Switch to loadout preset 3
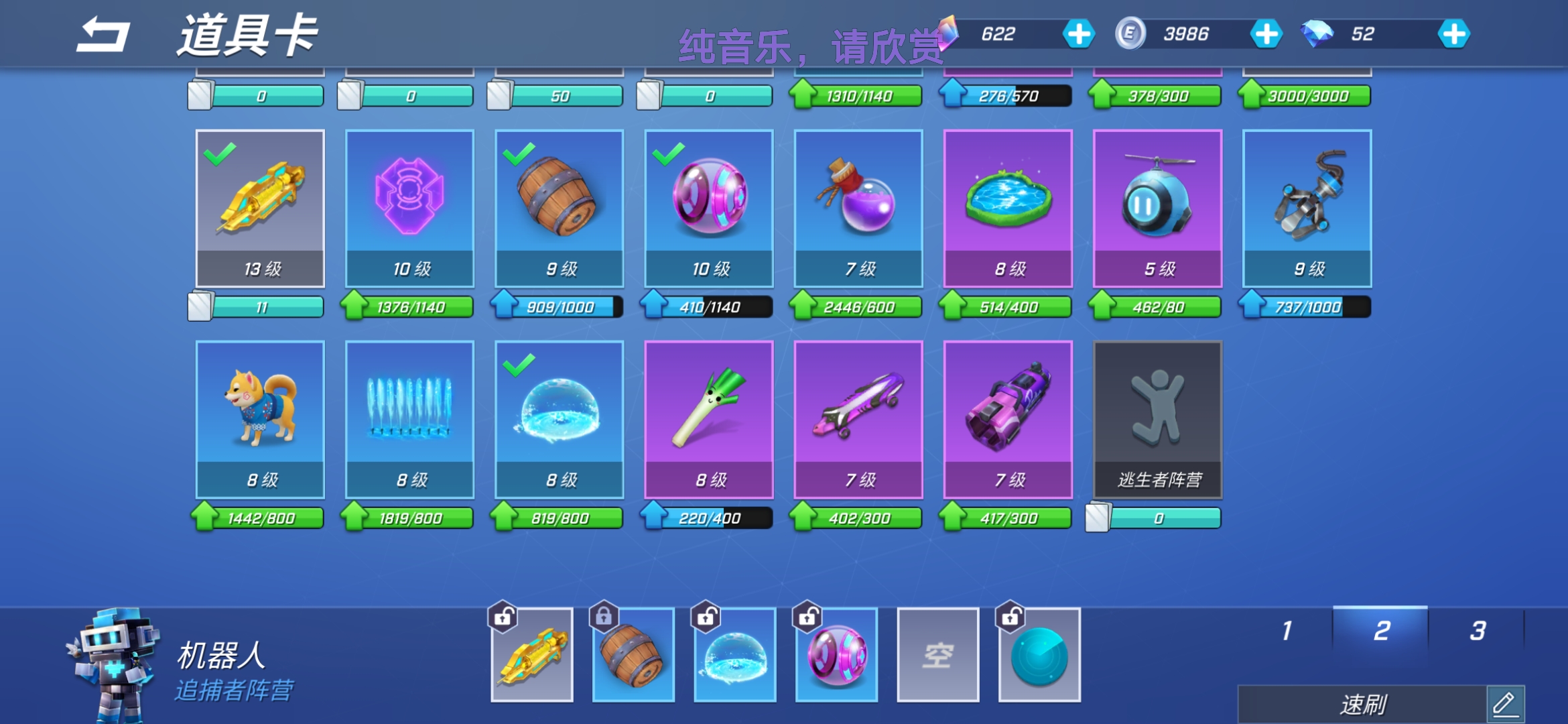Viewport: 1568px width, 724px height. tap(1477, 630)
